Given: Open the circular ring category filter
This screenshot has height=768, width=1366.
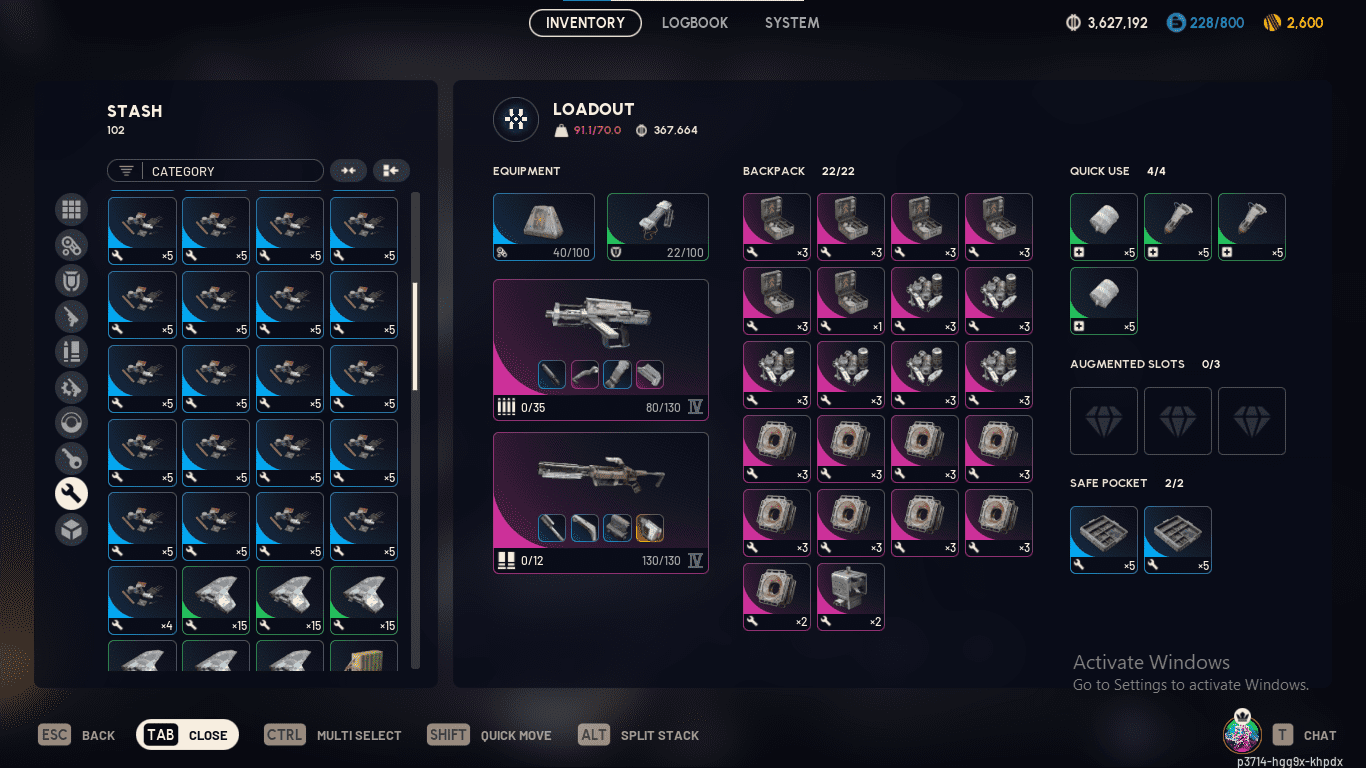Looking at the screenshot, I should pyautogui.click(x=71, y=423).
